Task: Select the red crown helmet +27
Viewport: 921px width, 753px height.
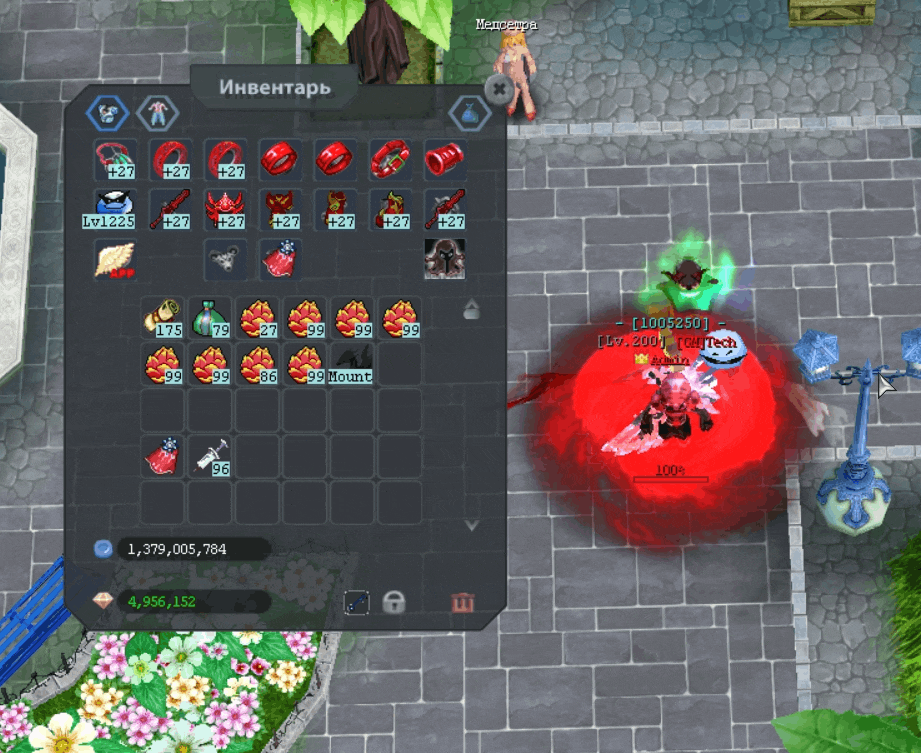Action: point(225,209)
